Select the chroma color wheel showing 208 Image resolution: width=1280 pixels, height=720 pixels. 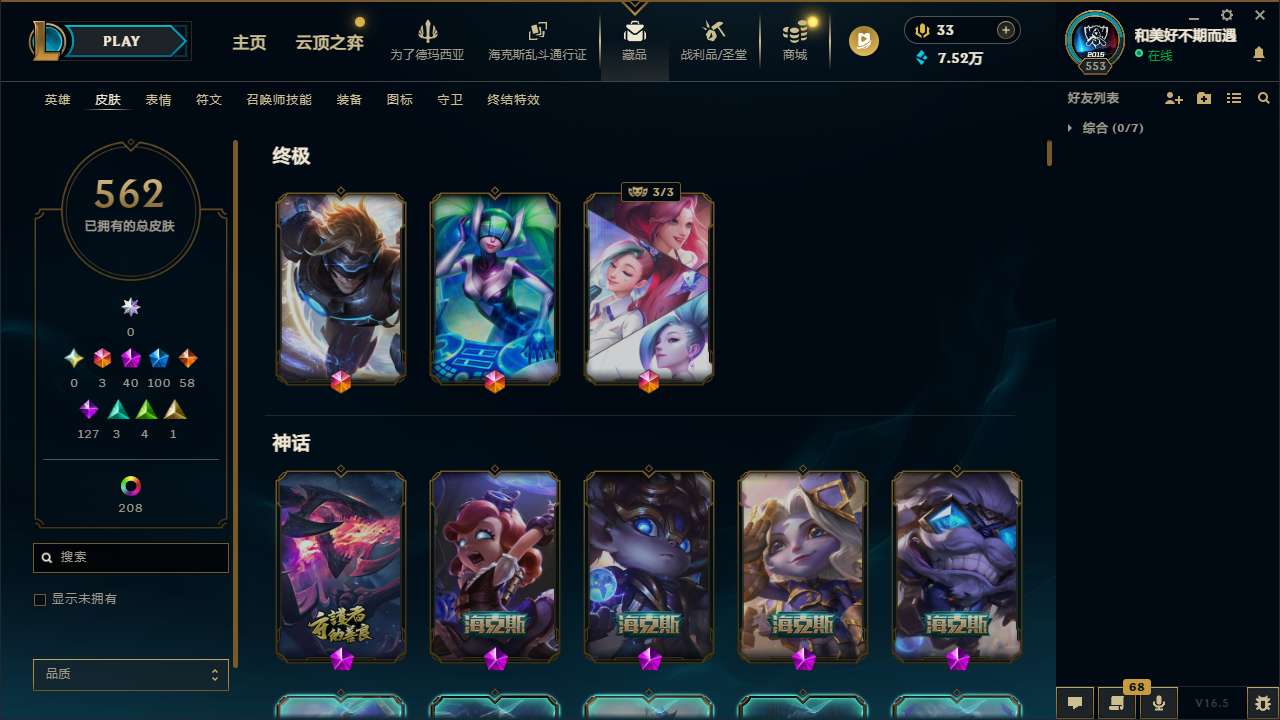[130, 486]
